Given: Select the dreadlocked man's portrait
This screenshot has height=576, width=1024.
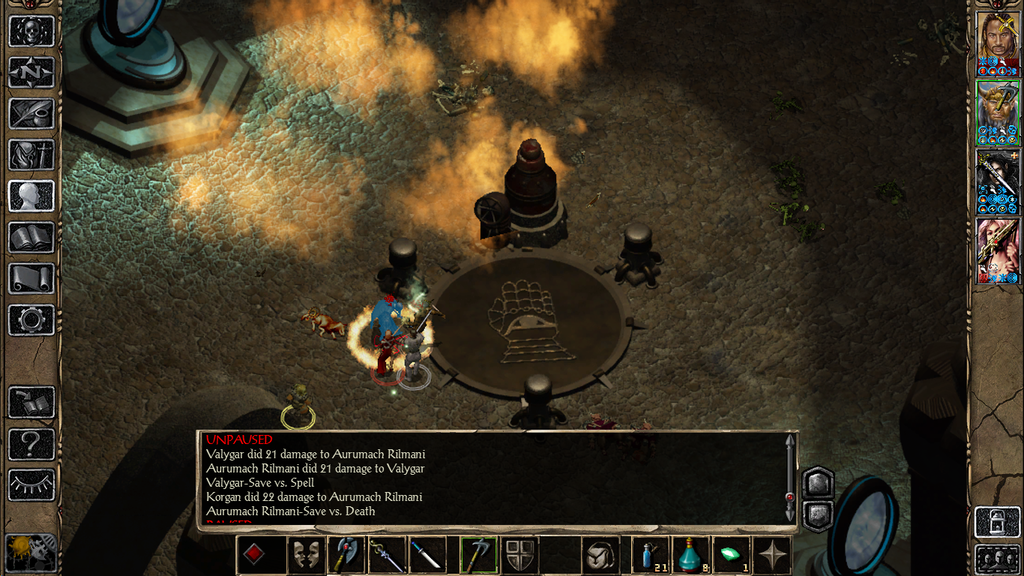Looking at the screenshot, I should tap(997, 38).
